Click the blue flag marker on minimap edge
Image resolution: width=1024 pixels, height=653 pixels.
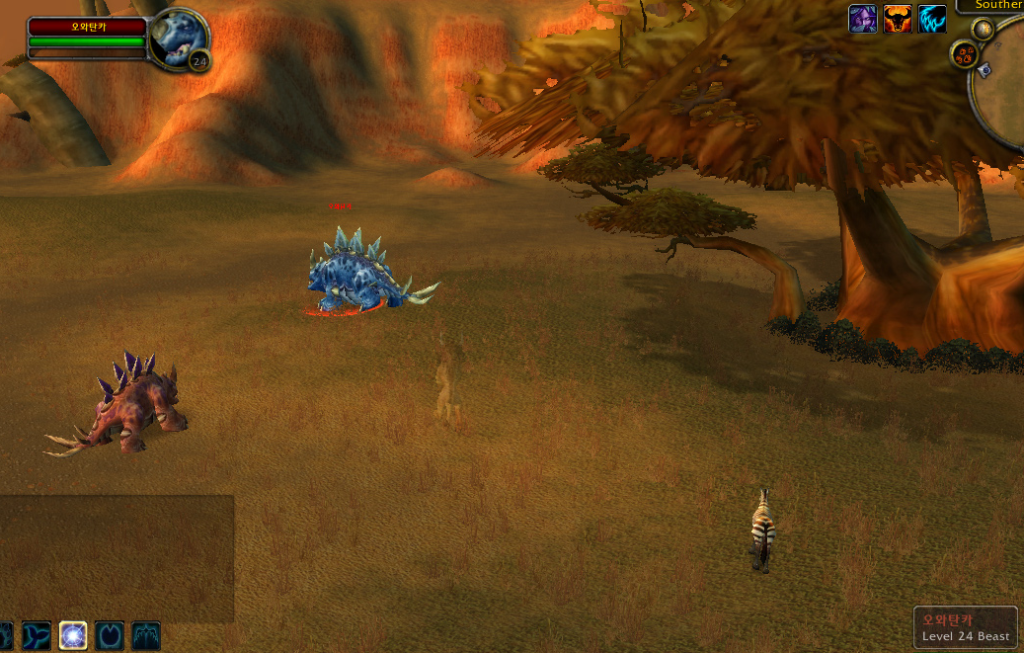(x=984, y=70)
